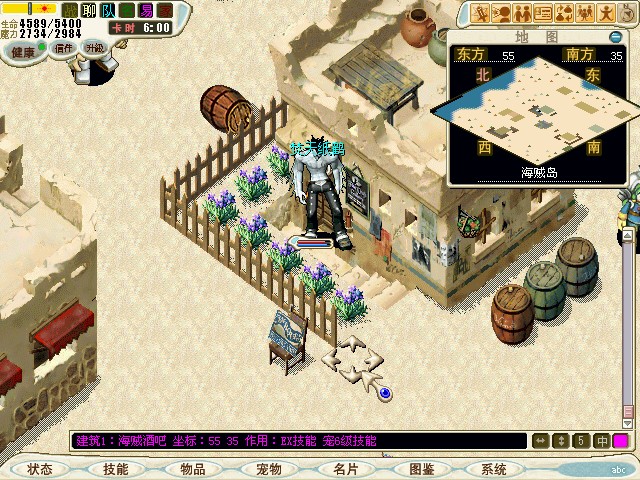Screen dimensions: 640x480
Task: Toggle the 战 battle mode icon
Action: tap(71, 9)
